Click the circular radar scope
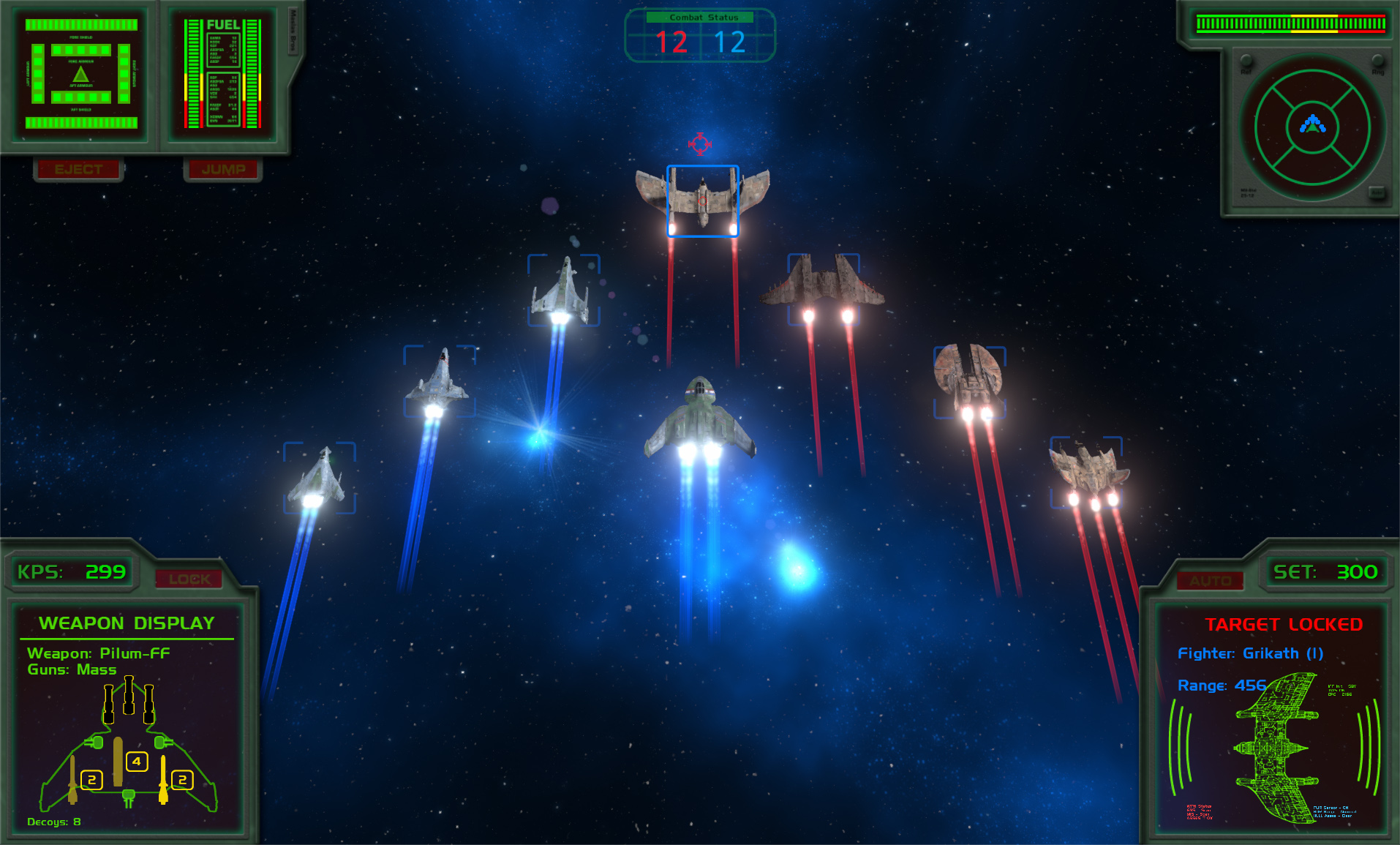 pos(1312,127)
